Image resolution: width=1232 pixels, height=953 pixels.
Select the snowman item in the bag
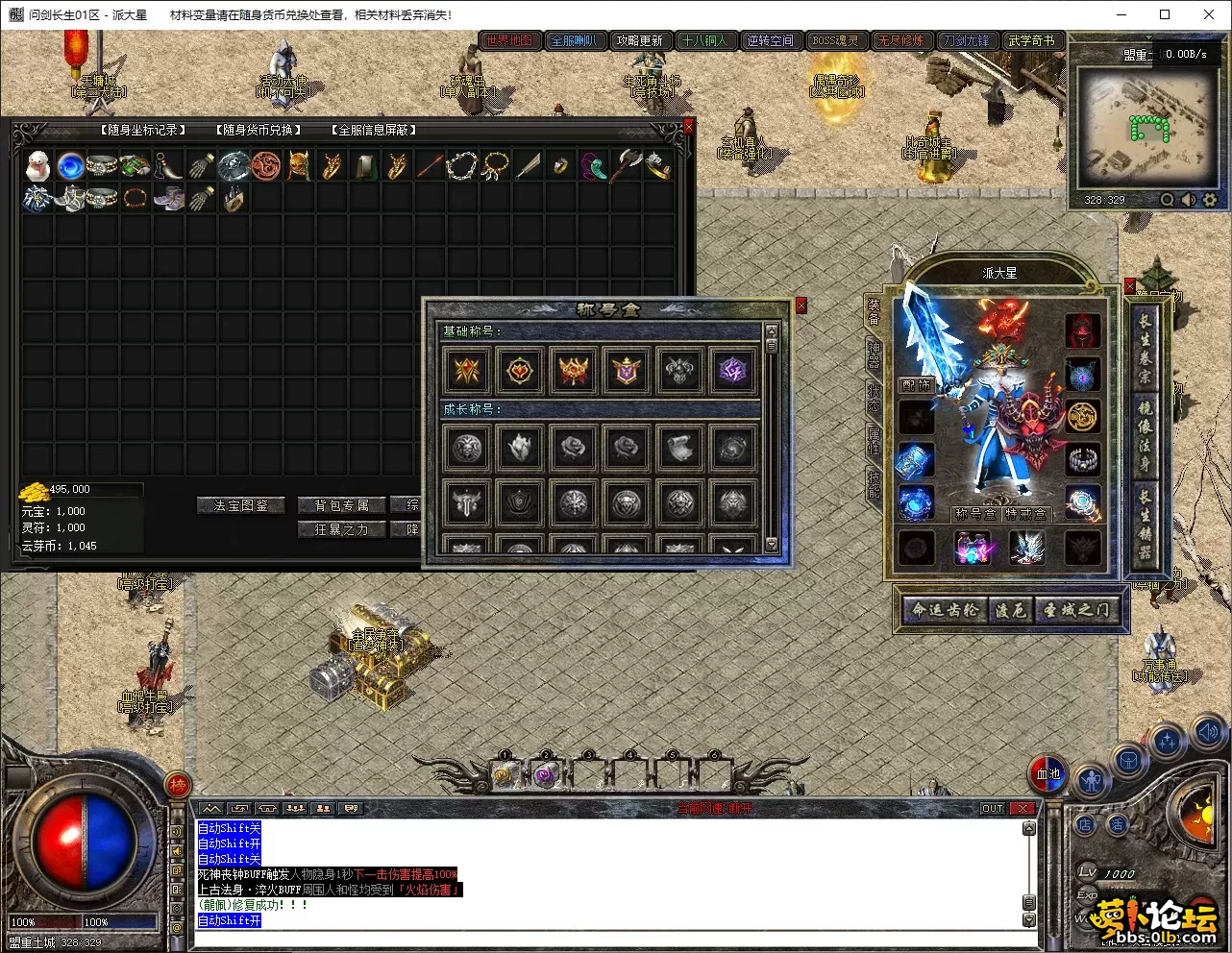pyautogui.click(x=37, y=166)
